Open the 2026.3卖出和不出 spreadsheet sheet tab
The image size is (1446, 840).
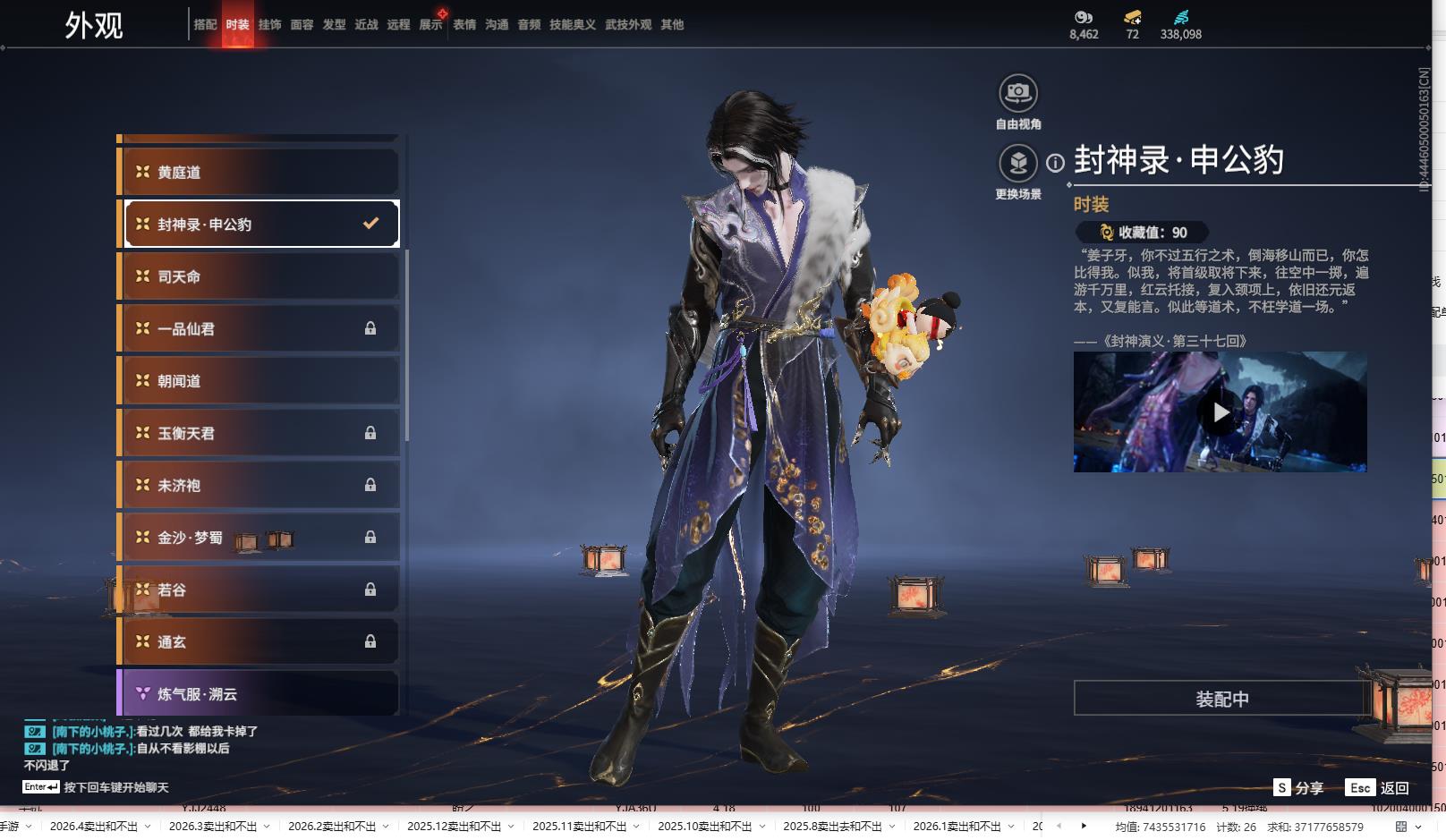click(213, 827)
